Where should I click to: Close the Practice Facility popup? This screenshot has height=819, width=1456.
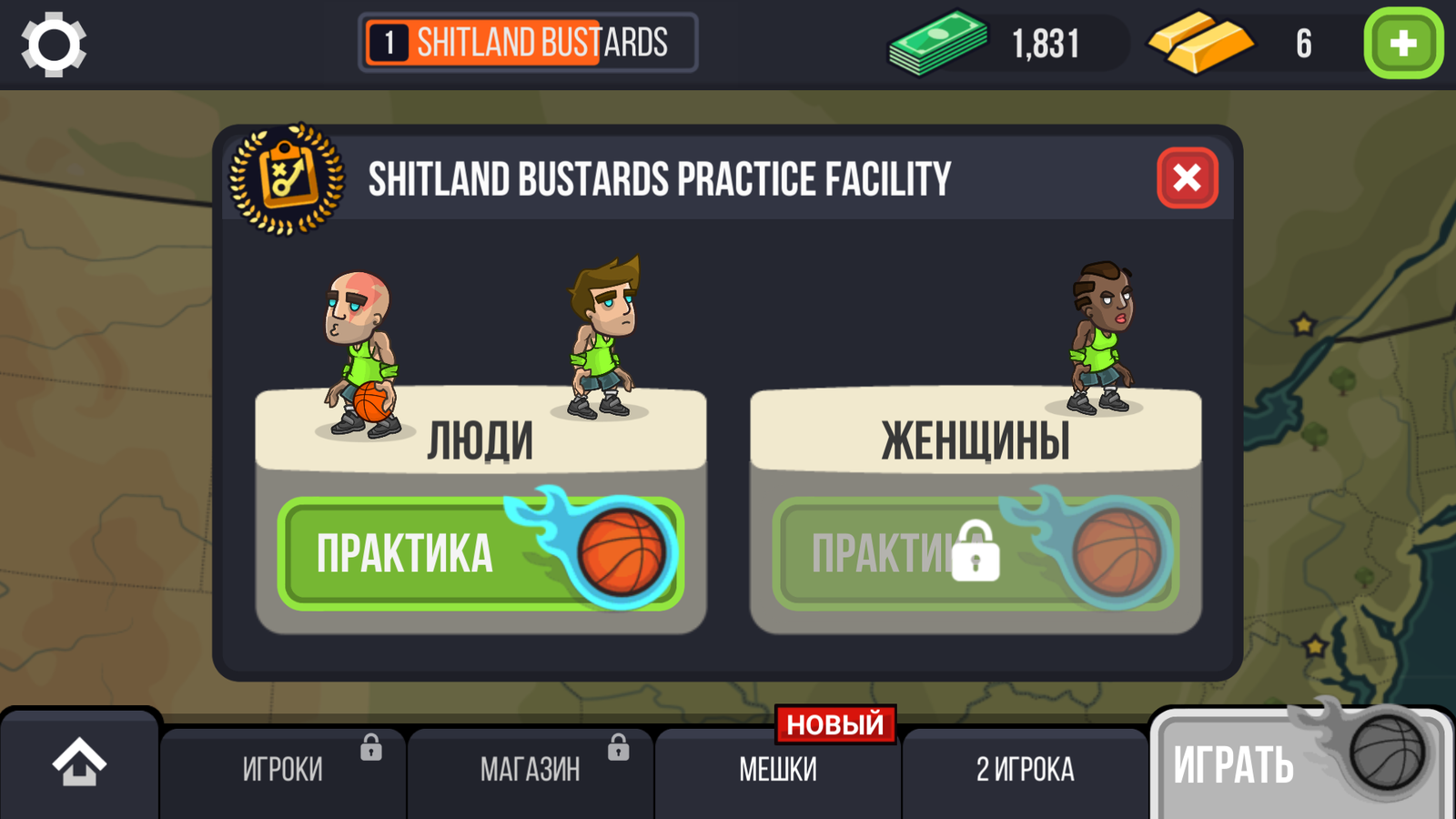click(1187, 177)
